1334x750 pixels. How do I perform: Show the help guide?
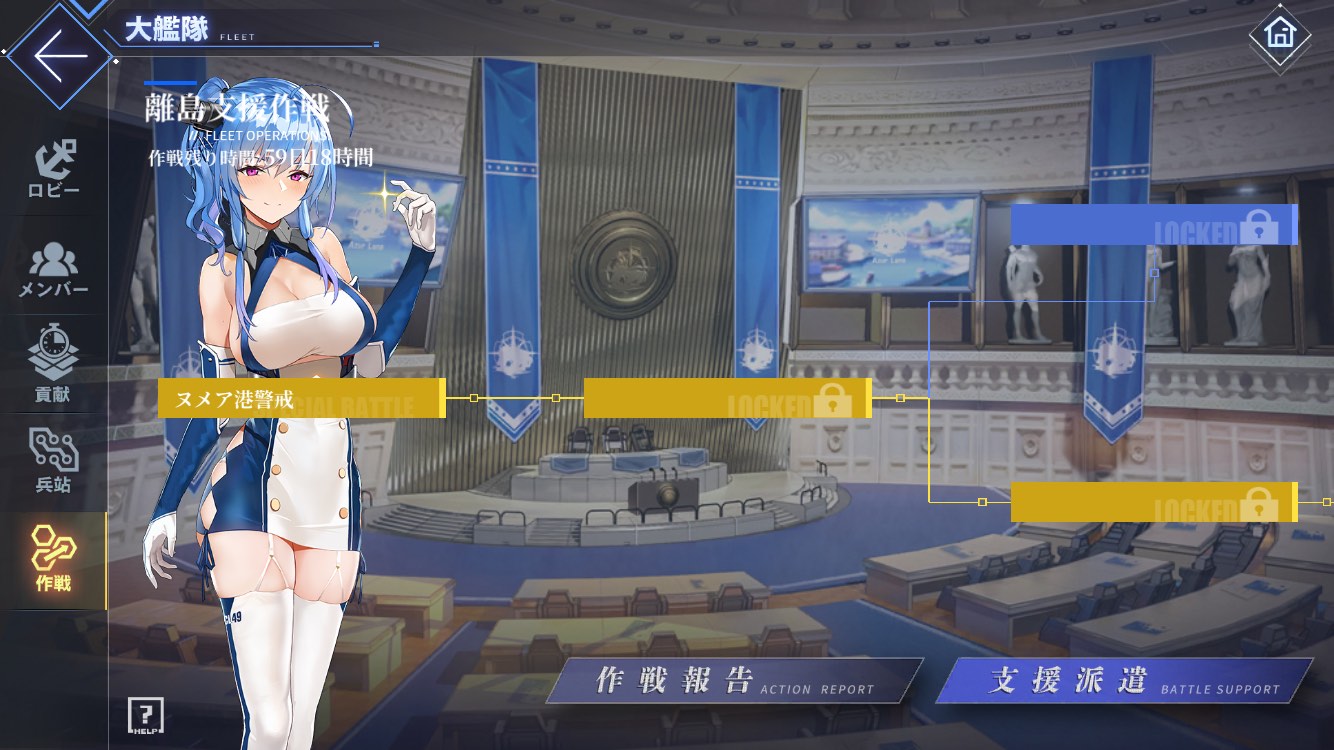146,715
